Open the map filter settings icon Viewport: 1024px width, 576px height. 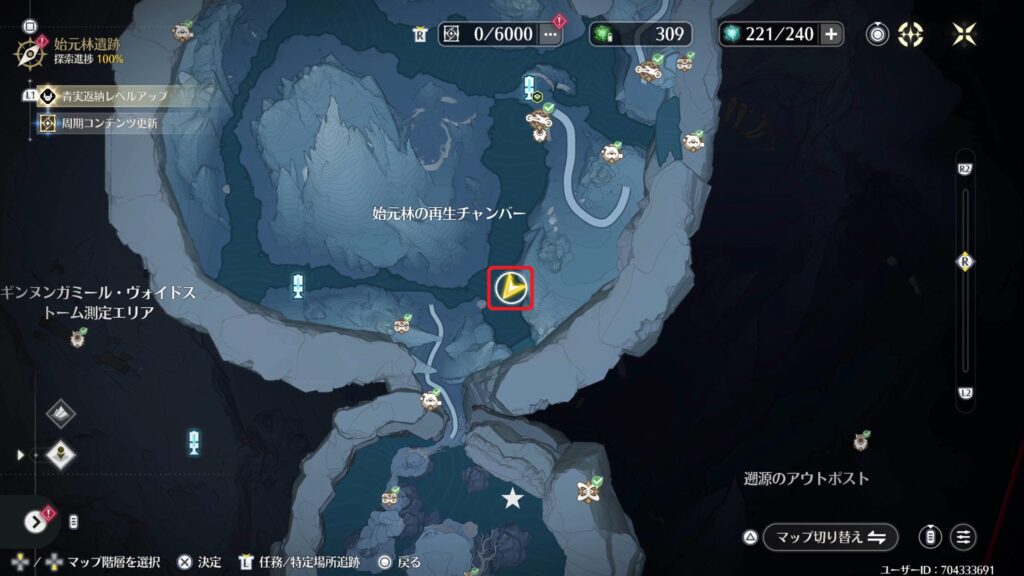(x=963, y=537)
